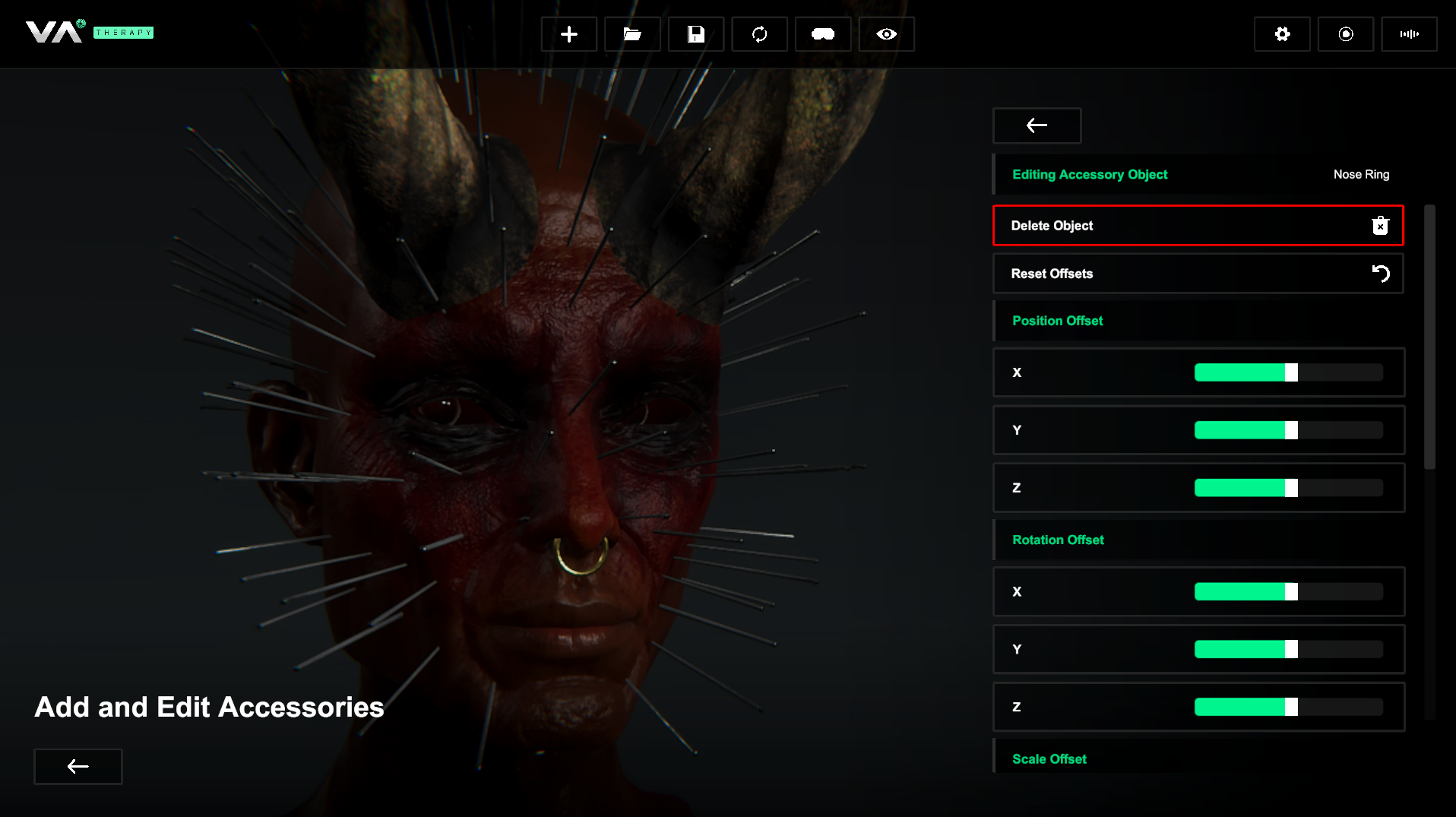Click the Rotation Offset X slider
This screenshot has height=817, width=1456.
click(1289, 591)
